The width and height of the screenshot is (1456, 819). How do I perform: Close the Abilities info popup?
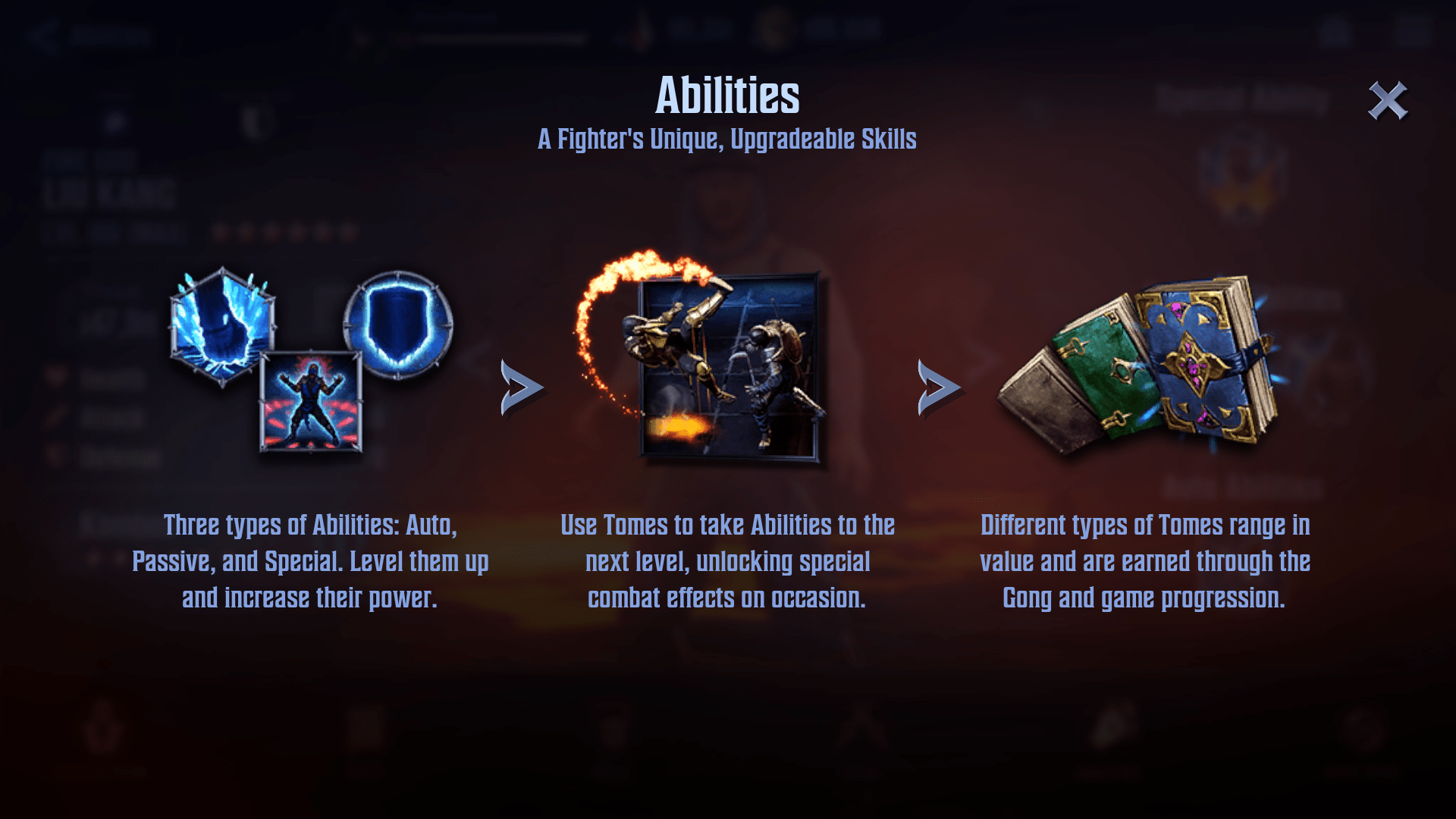(1387, 101)
